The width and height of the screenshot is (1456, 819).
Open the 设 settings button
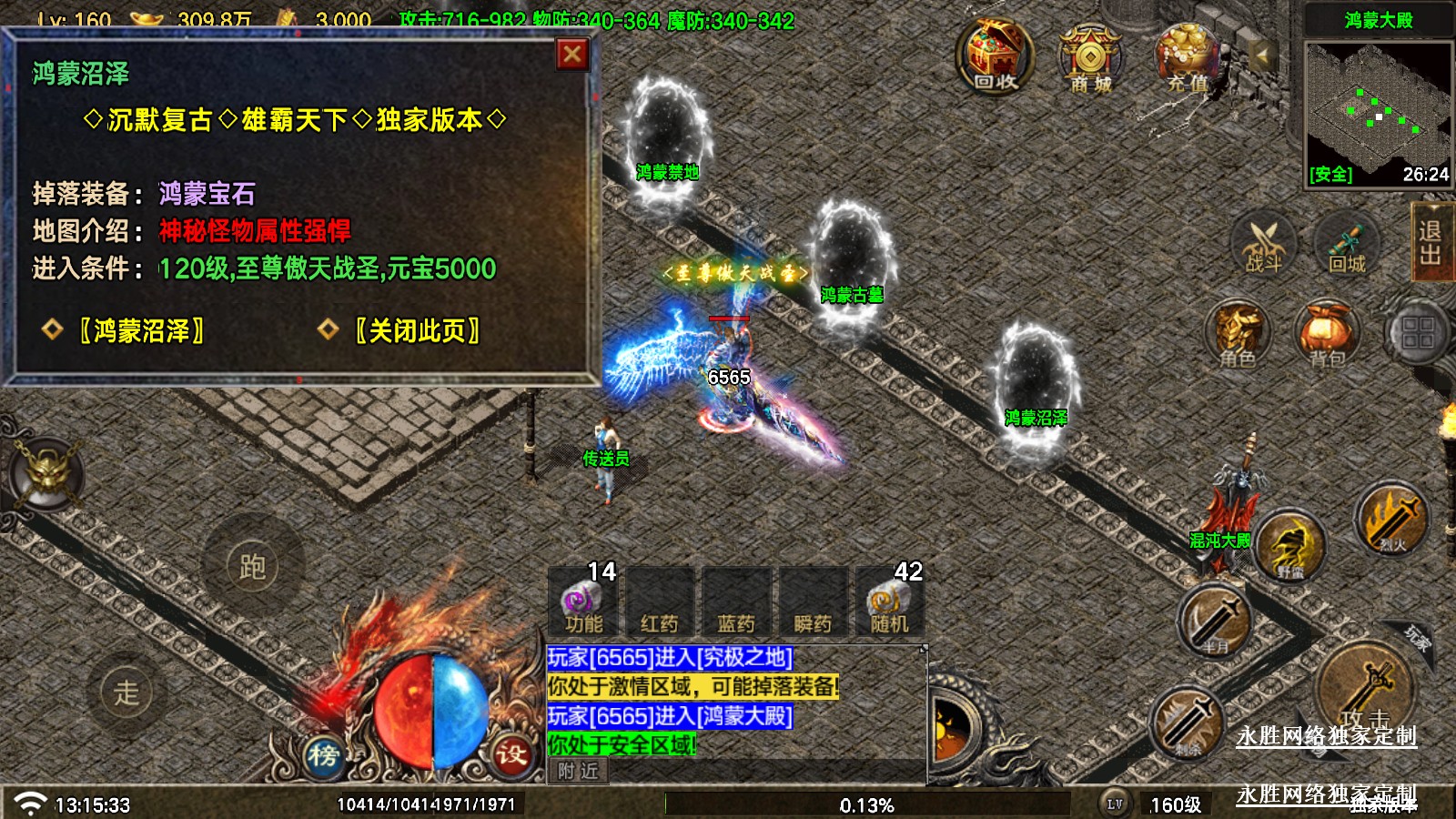point(511,753)
